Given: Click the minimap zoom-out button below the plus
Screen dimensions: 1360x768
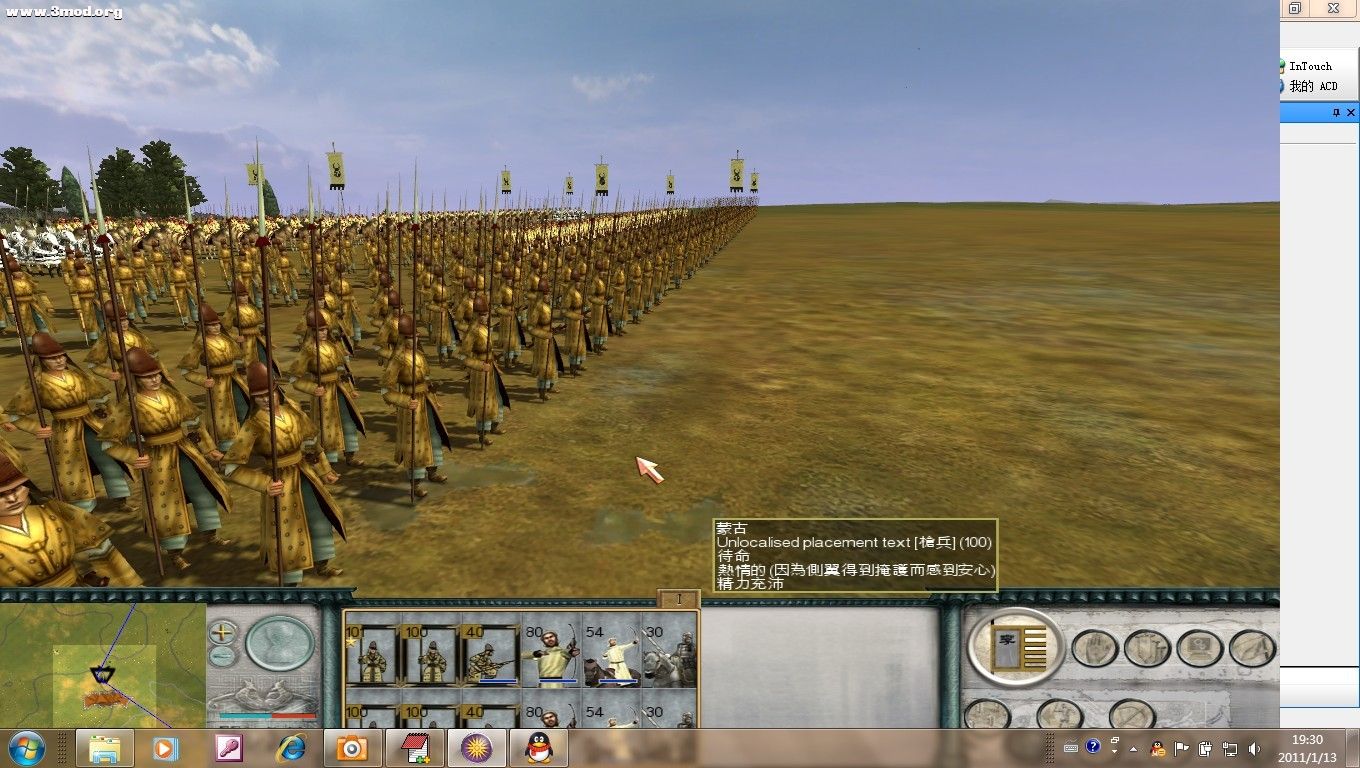Looking at the screenshot, I should [x=222, y=658].
